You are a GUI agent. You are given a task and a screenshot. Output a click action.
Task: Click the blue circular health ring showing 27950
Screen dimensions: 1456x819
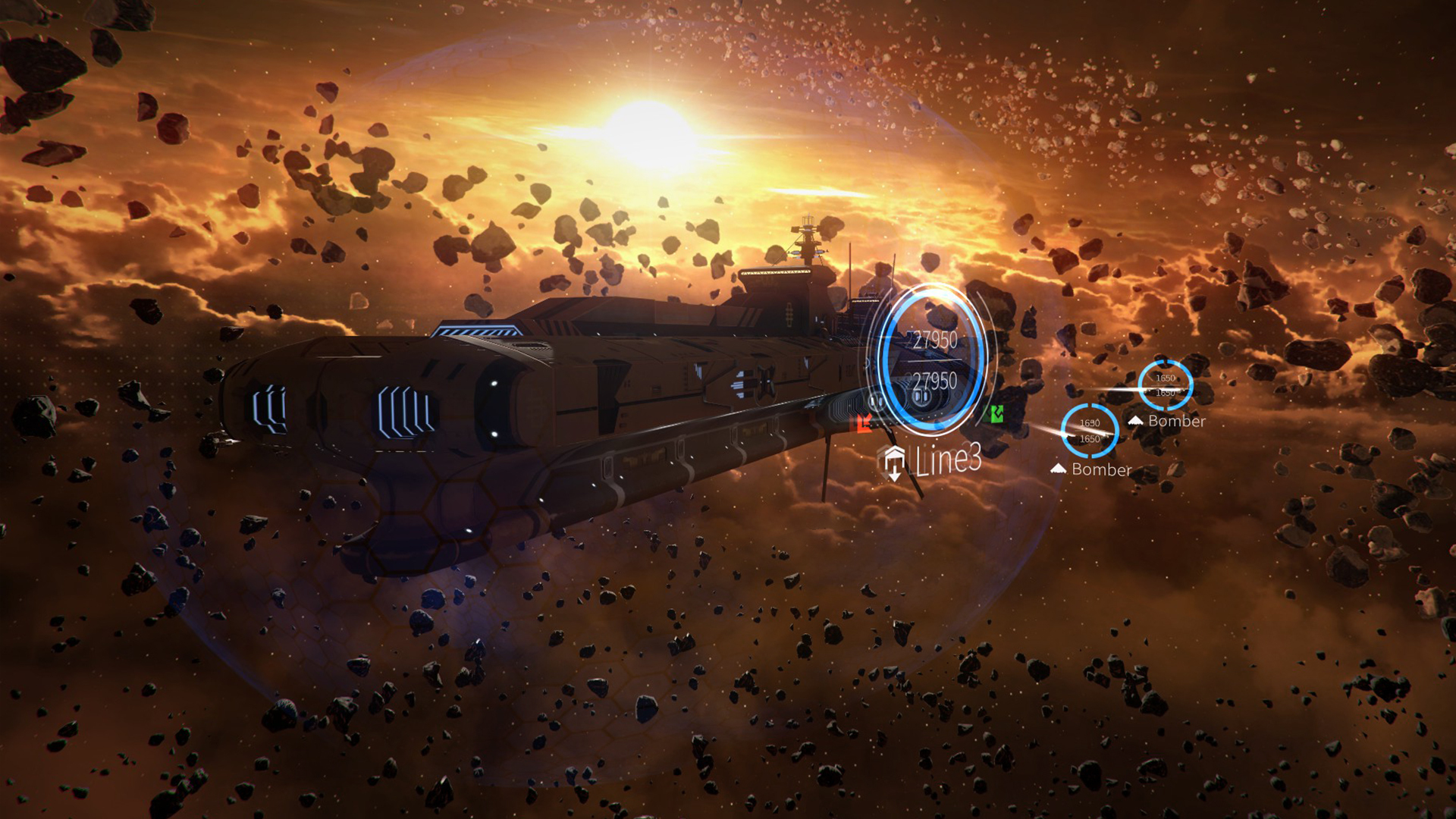tap(931, 356)
